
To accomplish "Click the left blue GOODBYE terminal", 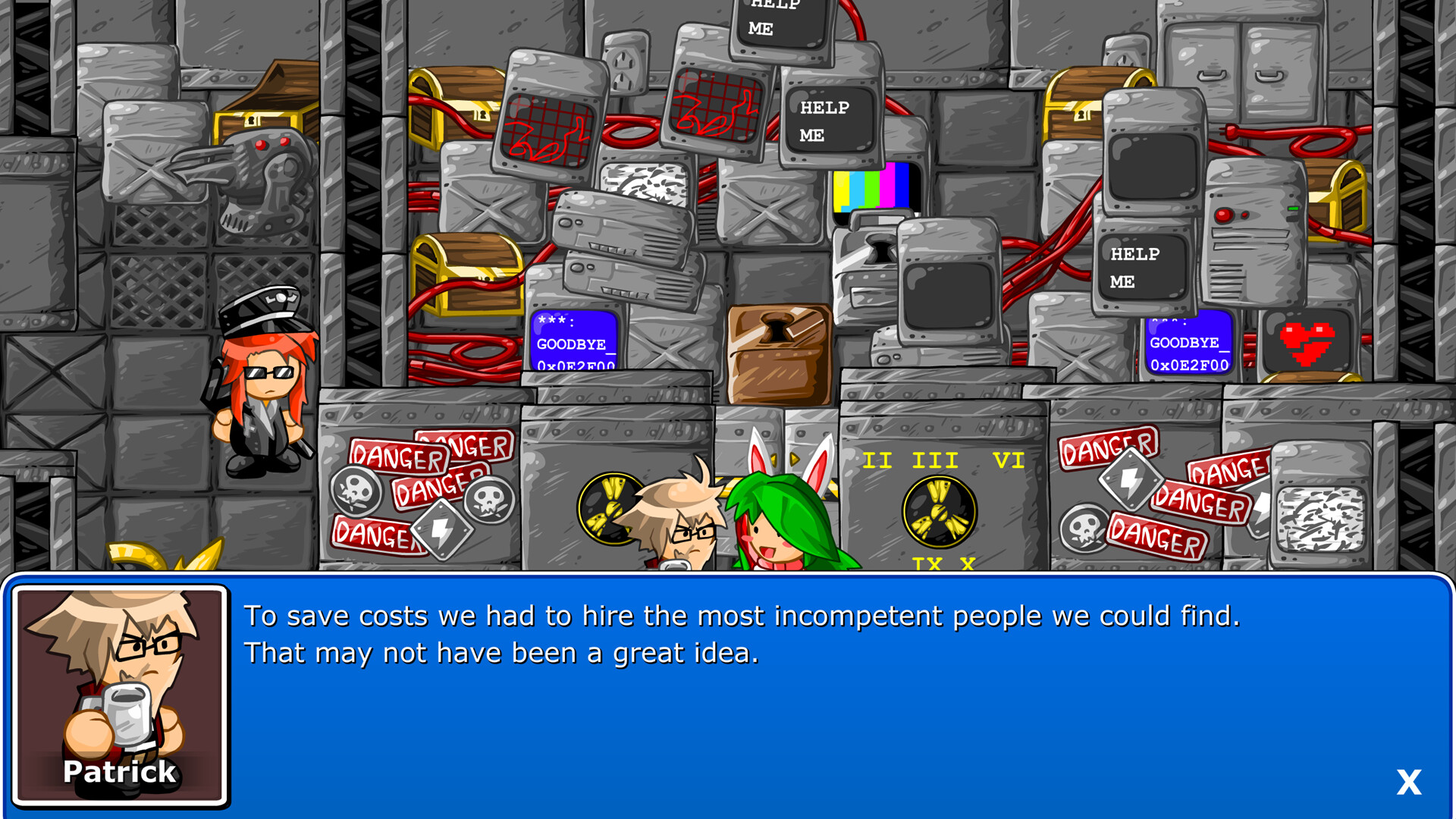I will [573, 341].
